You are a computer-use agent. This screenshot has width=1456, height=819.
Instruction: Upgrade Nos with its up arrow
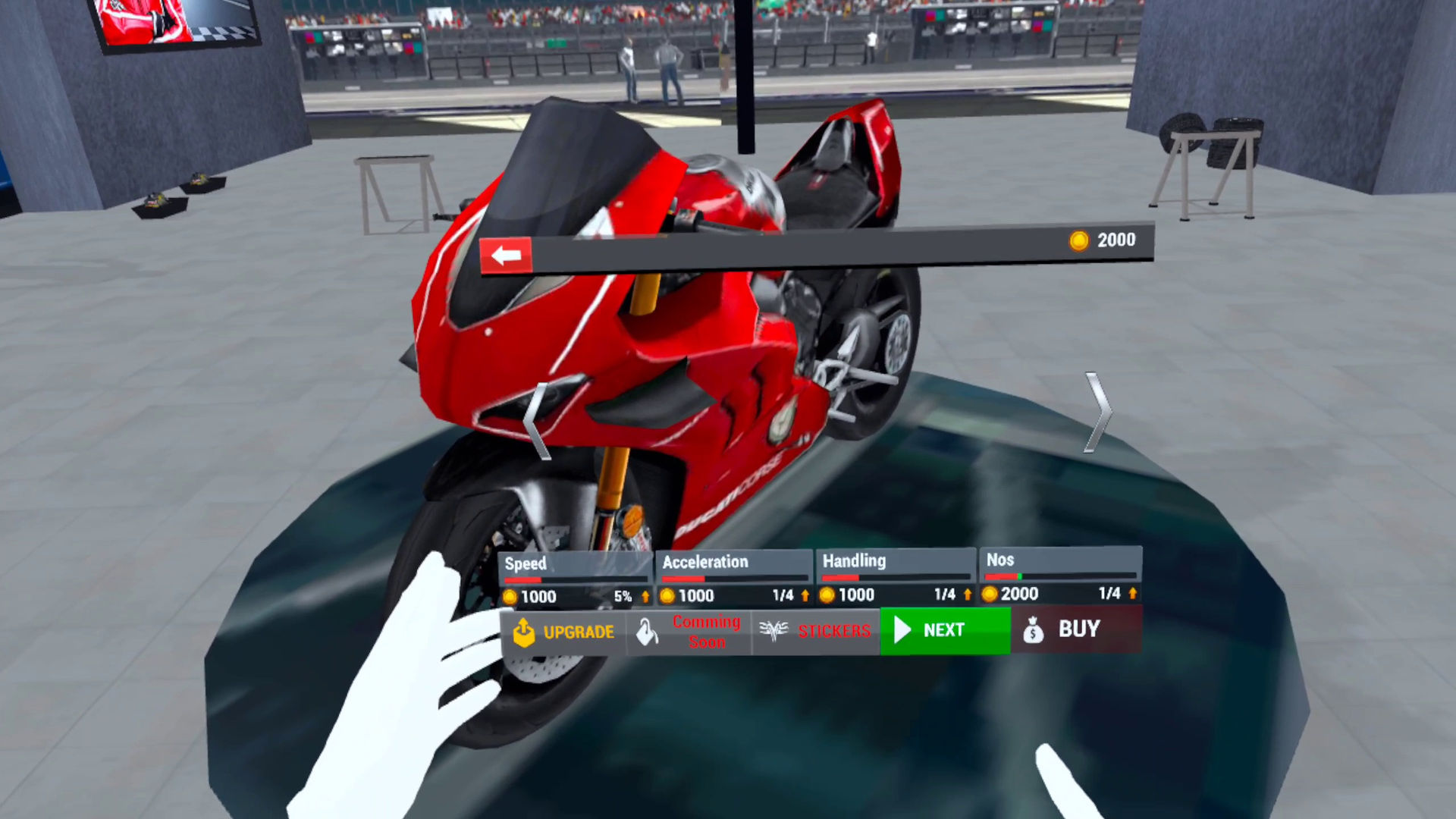point(1131,595)
